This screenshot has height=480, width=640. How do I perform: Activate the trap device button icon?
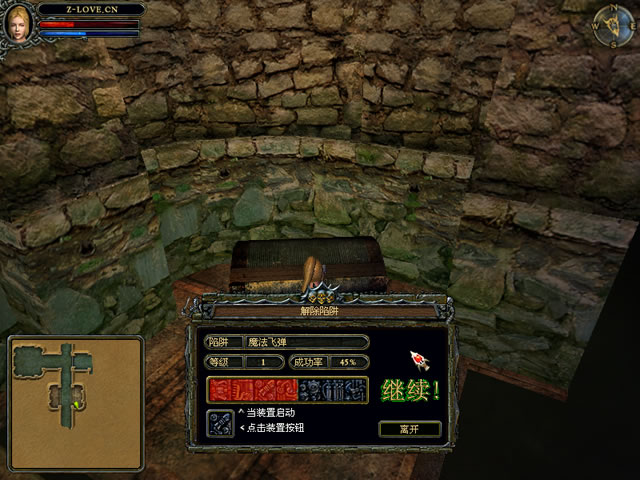[x=220, y=423]
